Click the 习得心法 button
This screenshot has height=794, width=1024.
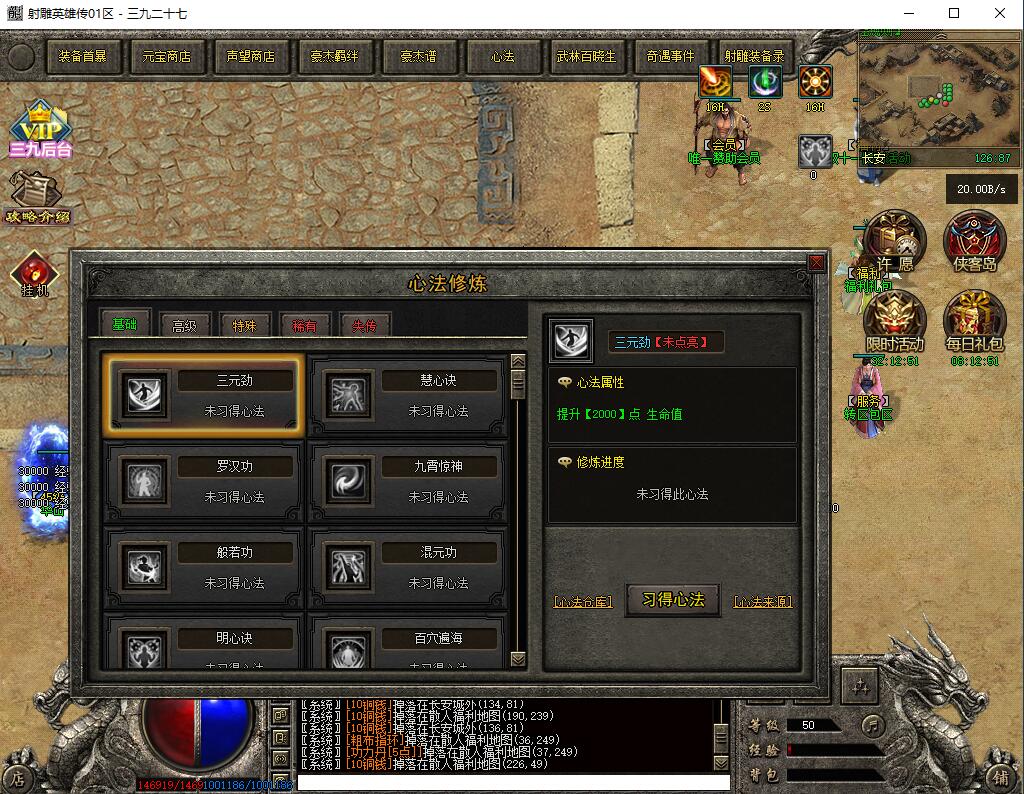coord(673,600)
